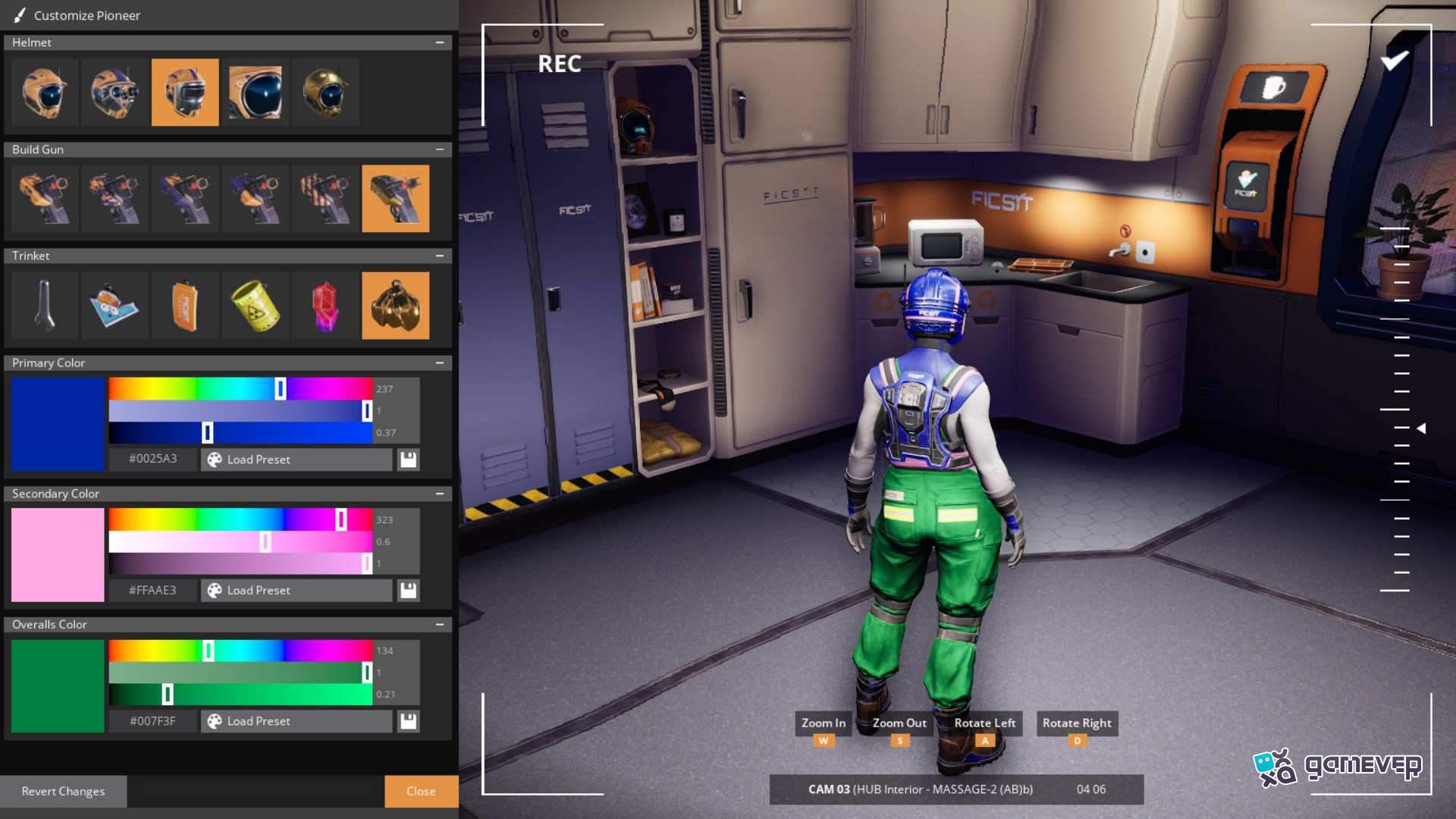Collapse the Helmet section

point(441,42)
